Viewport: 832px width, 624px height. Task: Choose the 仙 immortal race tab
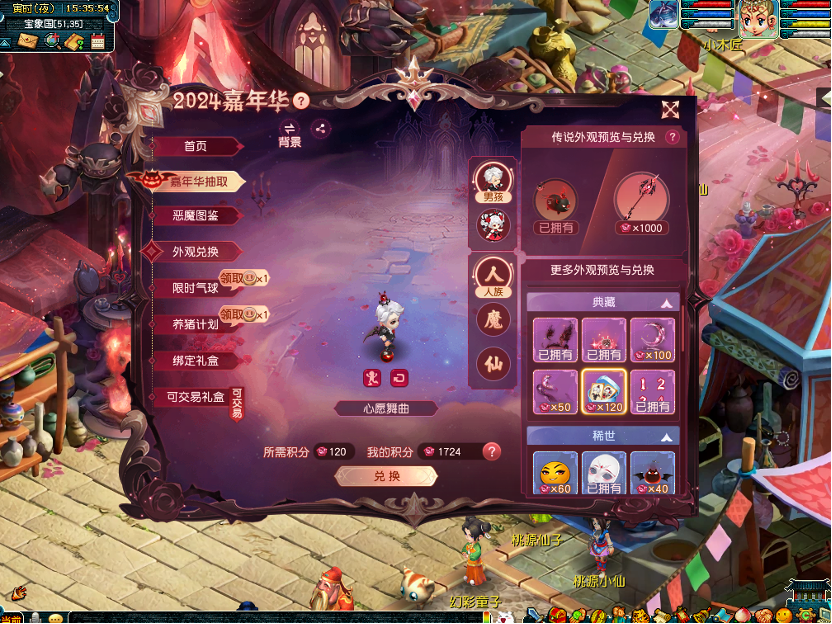492,362
